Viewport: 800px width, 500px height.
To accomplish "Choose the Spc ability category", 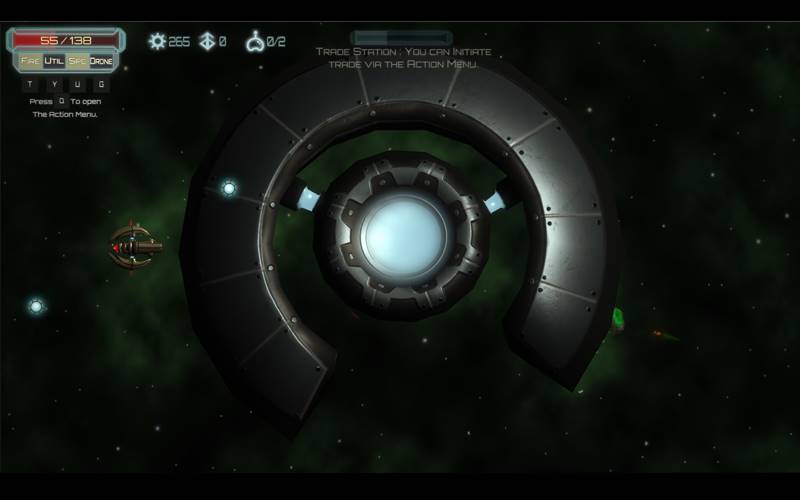I will [77, 61].
